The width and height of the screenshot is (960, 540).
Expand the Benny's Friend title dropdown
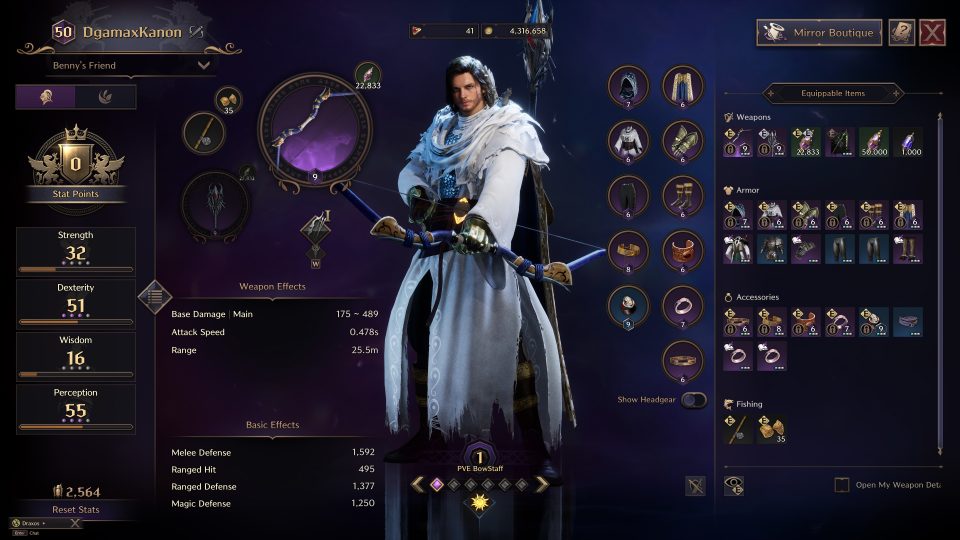pyautogui.click(x=130, y=66)
